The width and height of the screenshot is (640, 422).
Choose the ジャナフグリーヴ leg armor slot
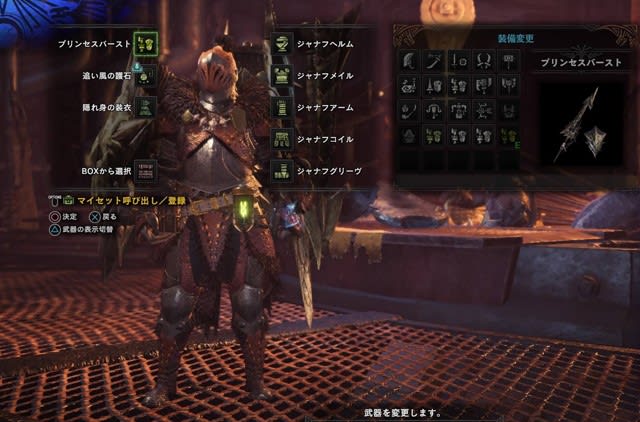pyautogui.click(x=283, y=171)
